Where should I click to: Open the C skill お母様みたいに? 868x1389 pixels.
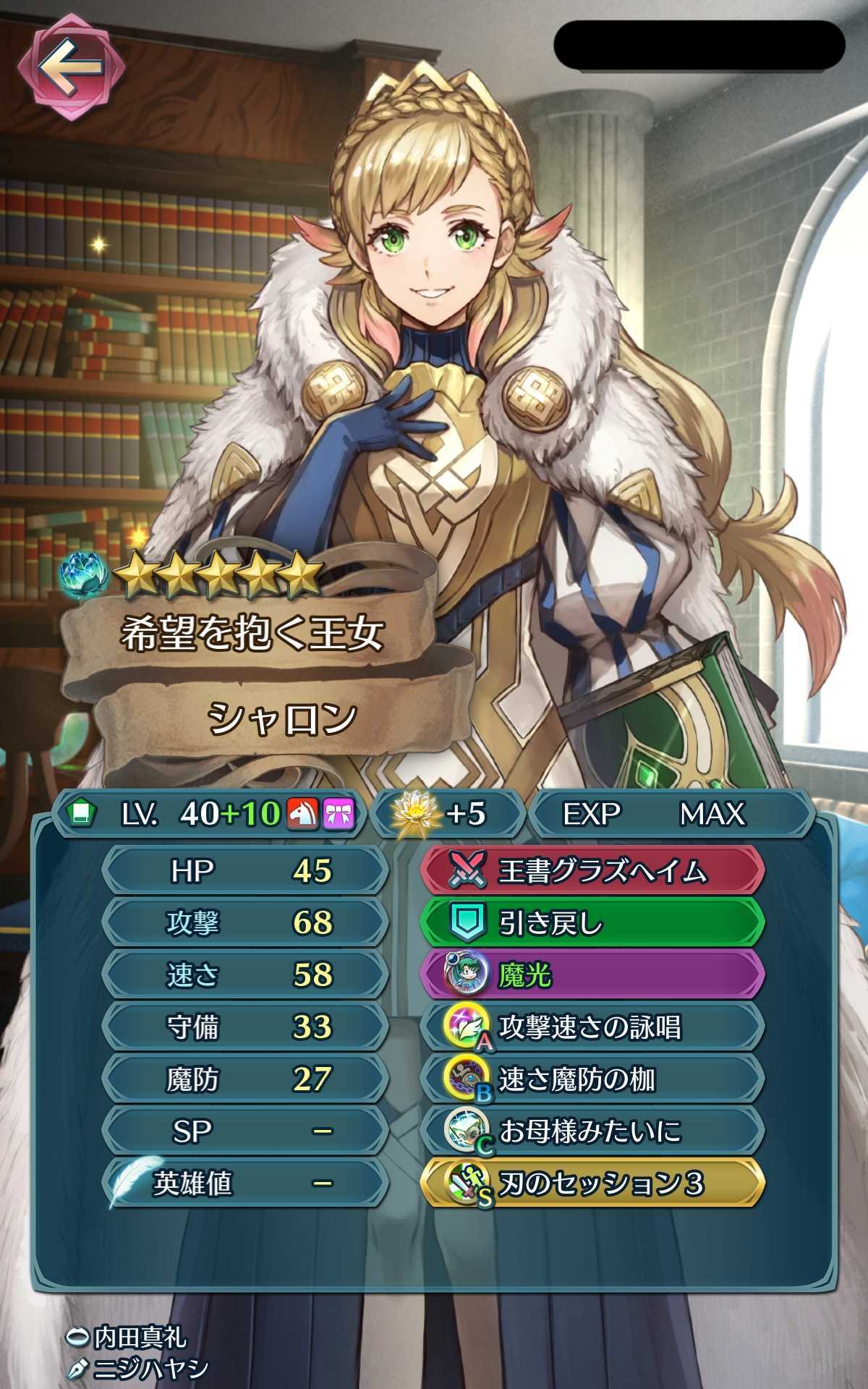coord(592,1131)
